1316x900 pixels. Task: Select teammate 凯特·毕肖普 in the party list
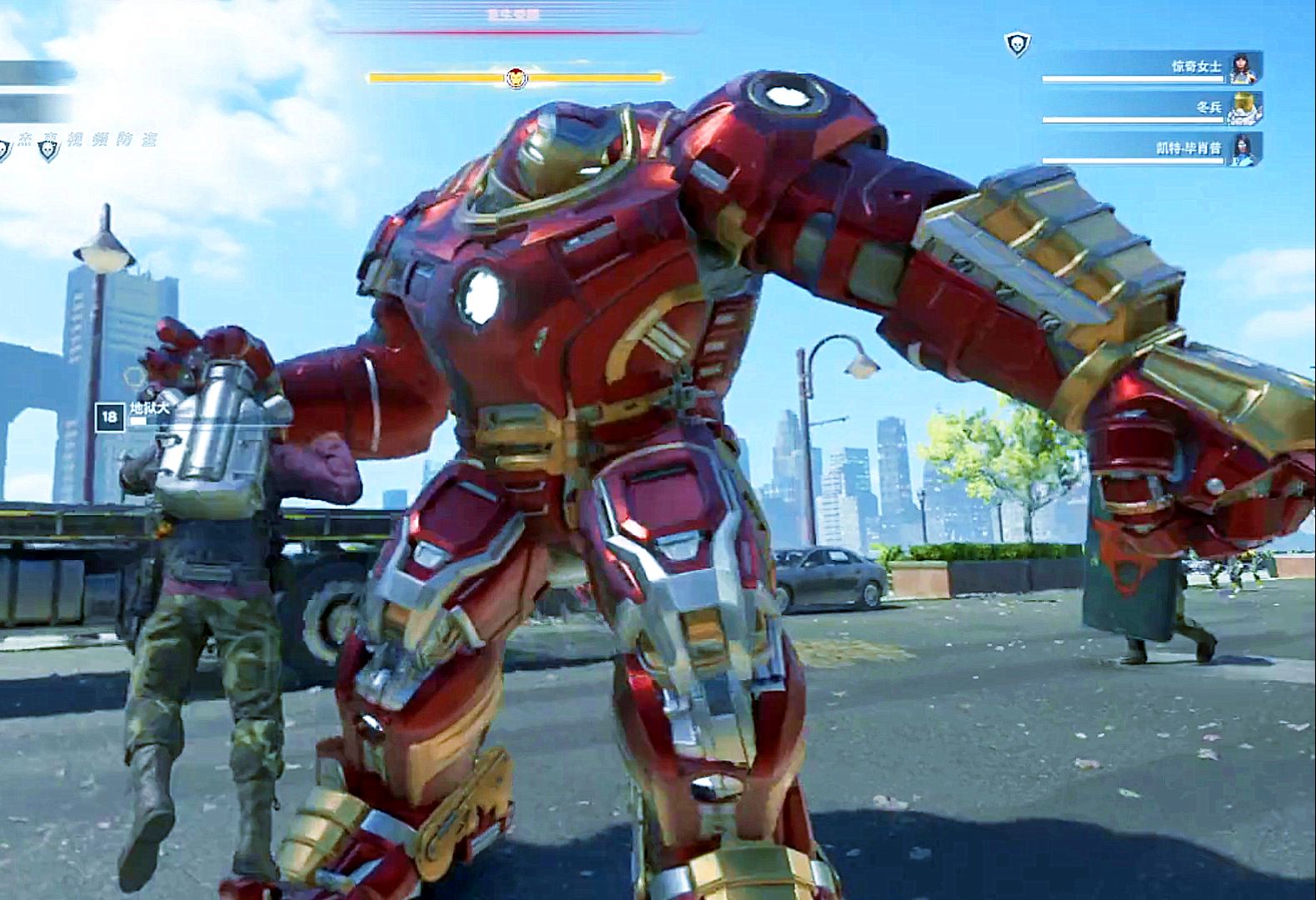[1189, 148]
